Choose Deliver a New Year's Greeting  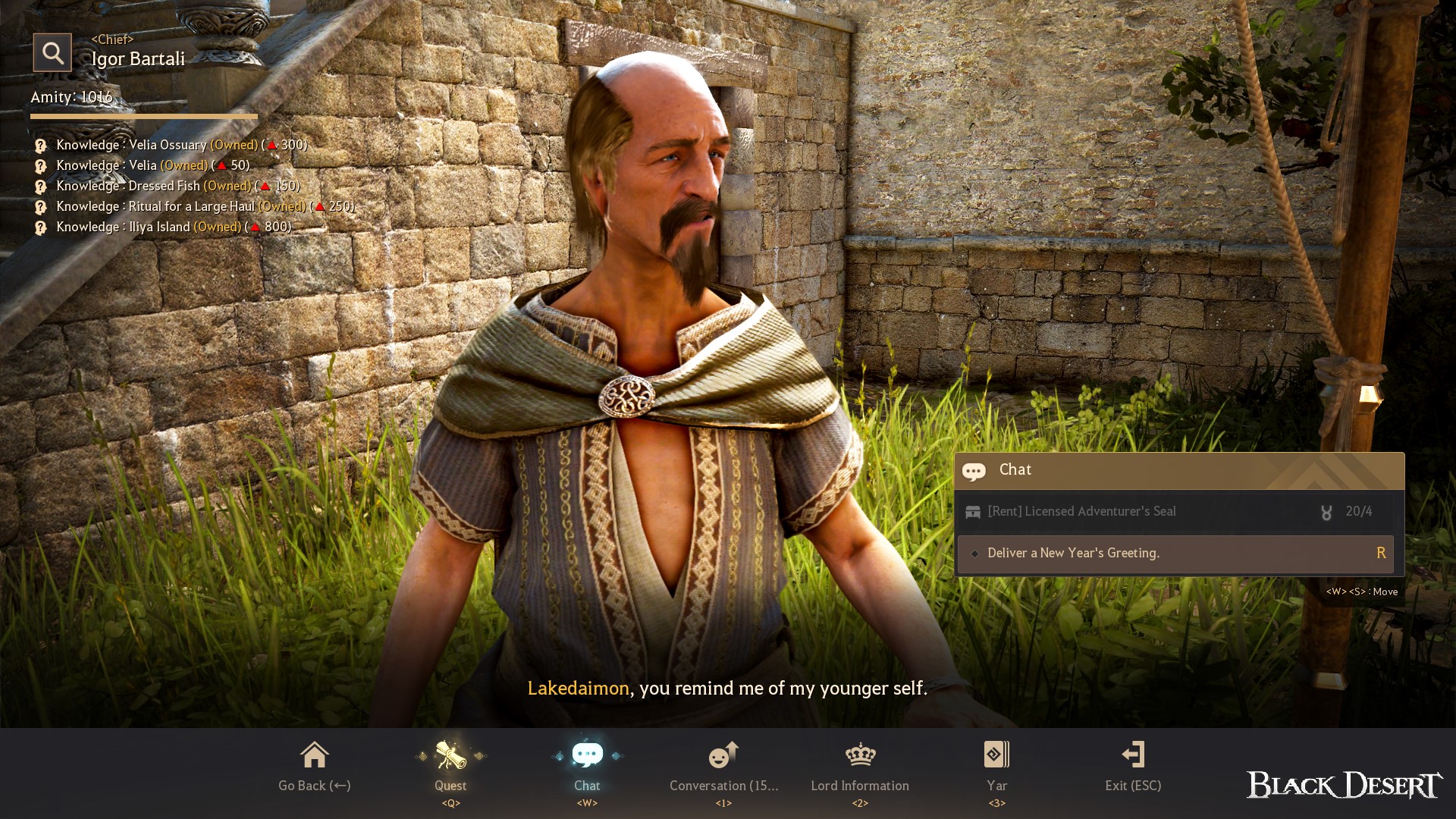coord(1175,554)
